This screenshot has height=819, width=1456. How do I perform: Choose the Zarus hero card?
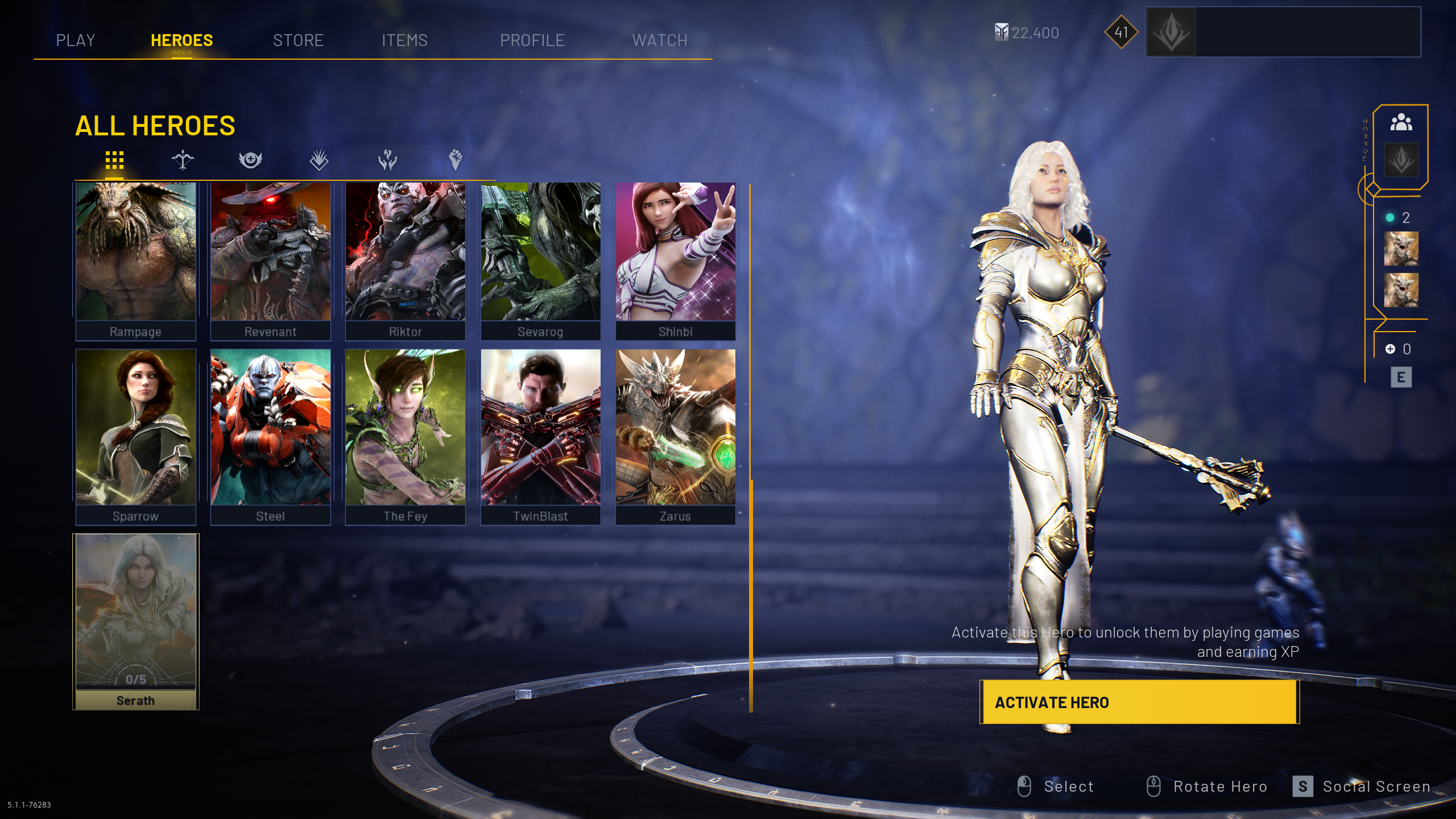(675, 436)
